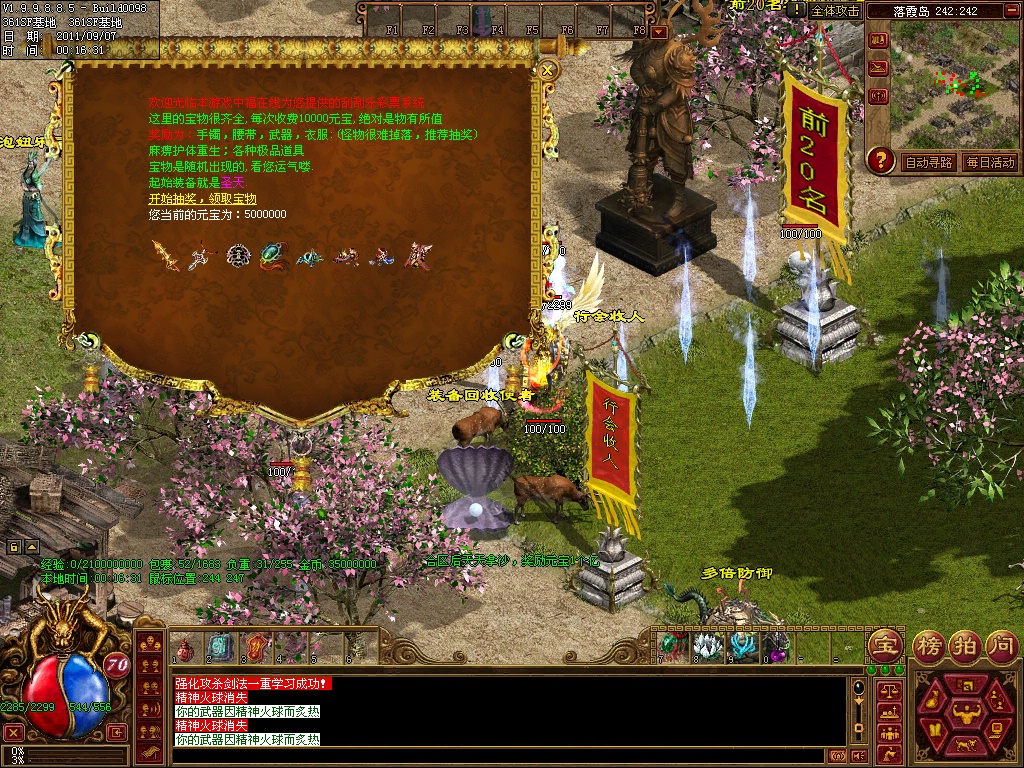Open the 榜 rankings button

(x=929, y=645)
